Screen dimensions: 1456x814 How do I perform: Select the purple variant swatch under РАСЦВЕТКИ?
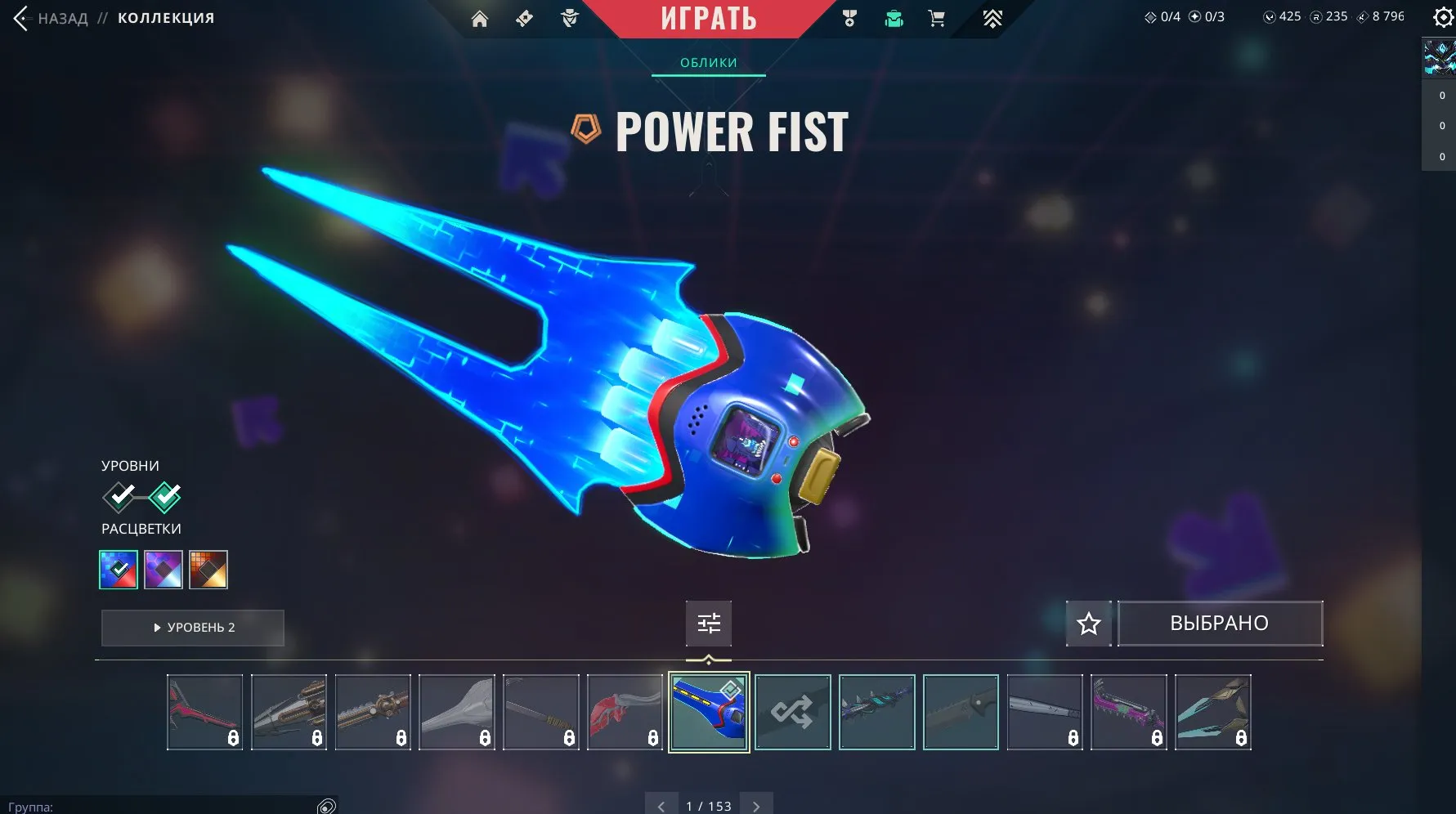click(x=162, y=569)
